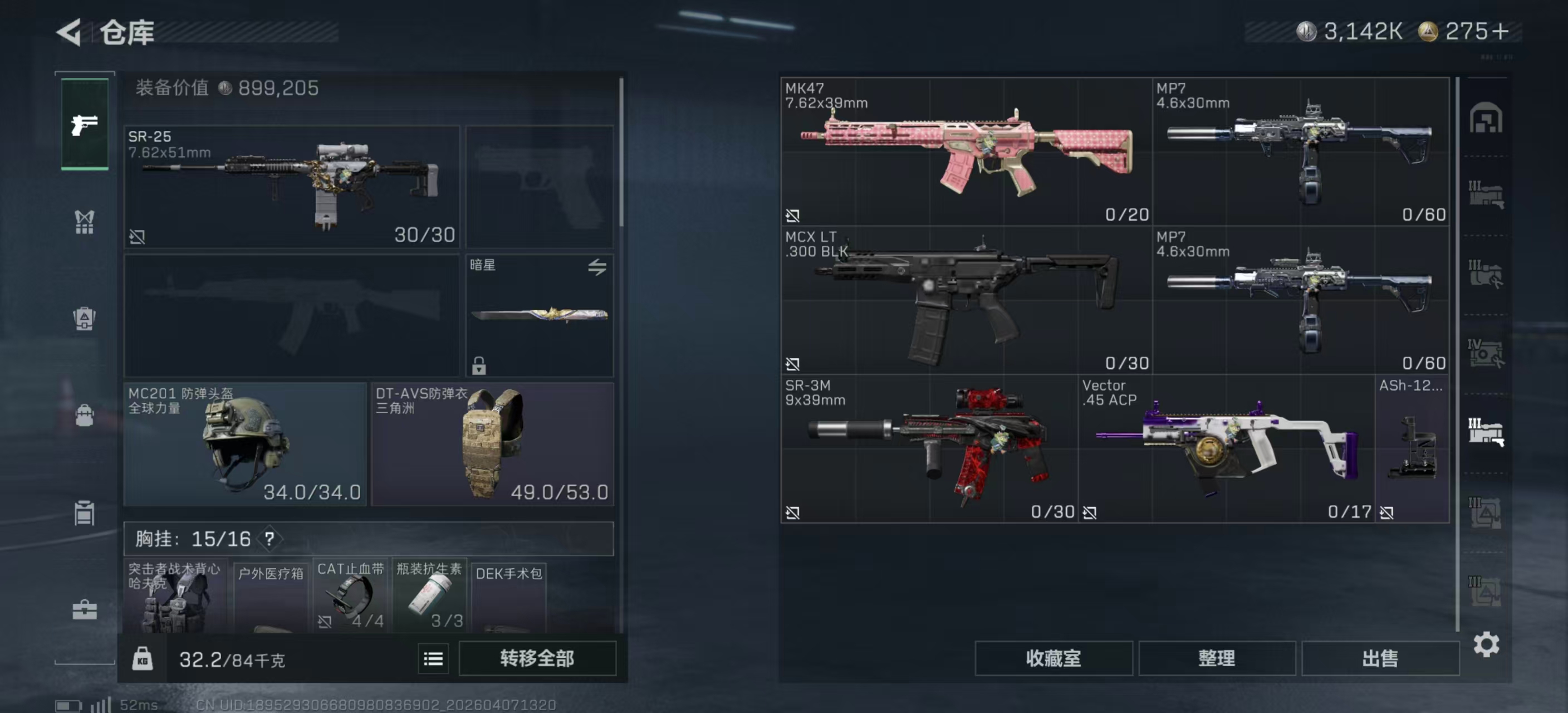Click the 转移全部 transfer-all button

click(537, 658)
